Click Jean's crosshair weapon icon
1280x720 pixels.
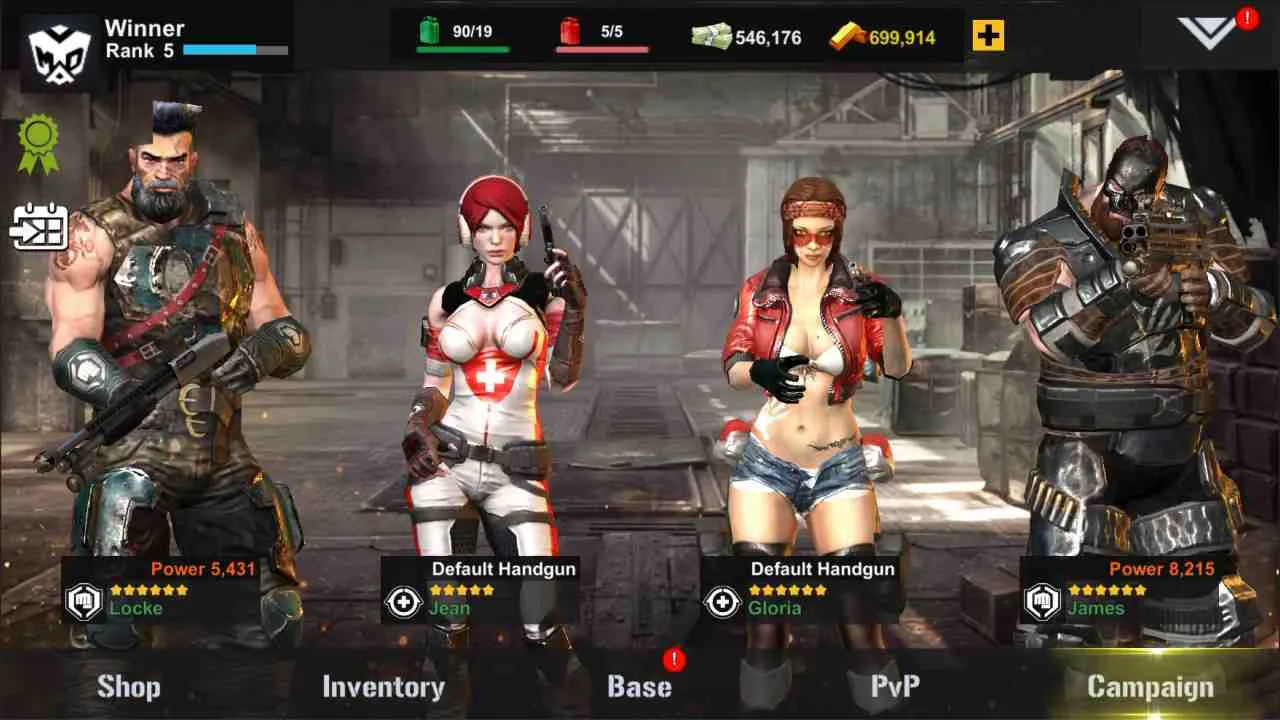(403, 601)
